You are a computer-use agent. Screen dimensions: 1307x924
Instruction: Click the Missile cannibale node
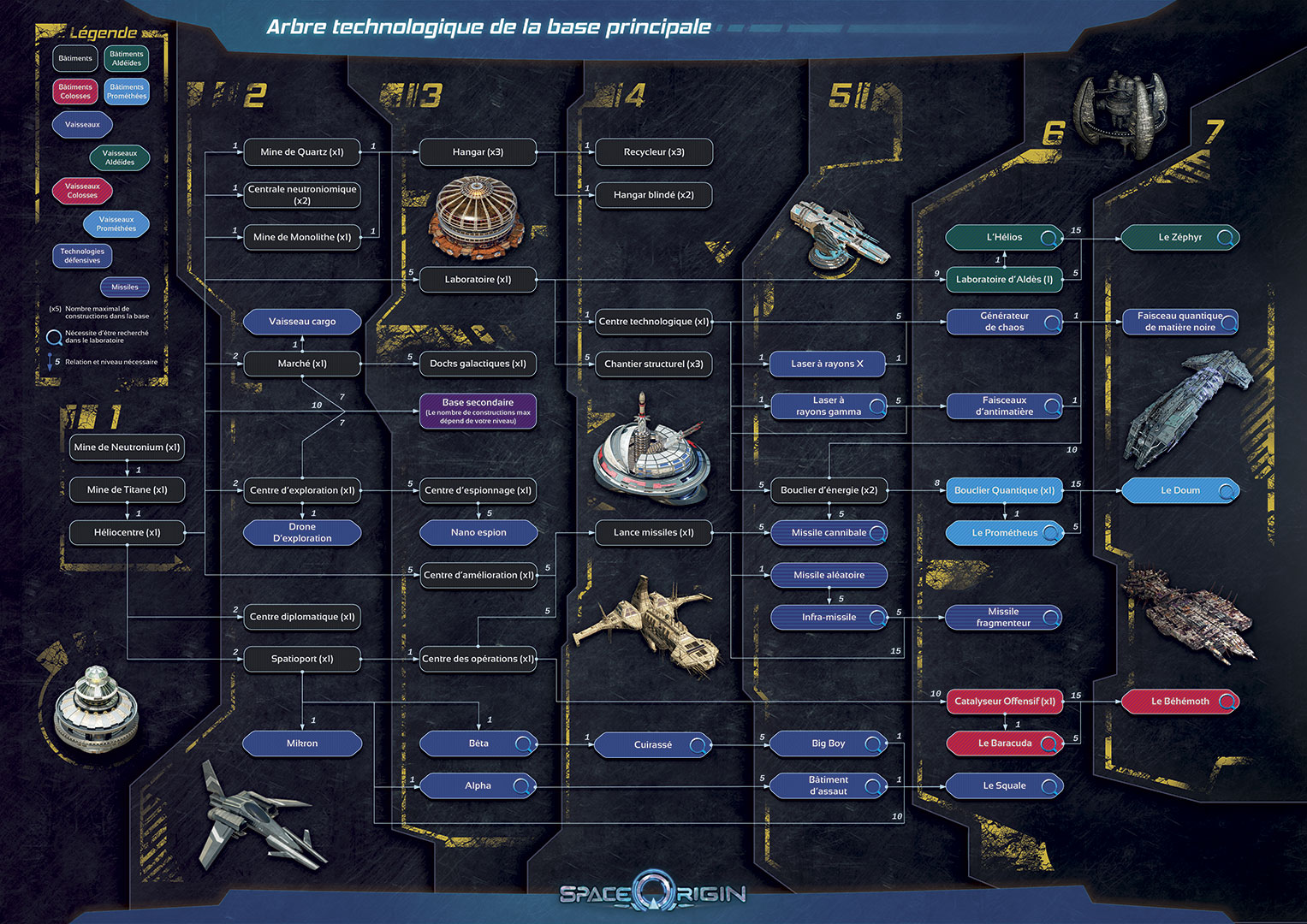tap(828, 532)
